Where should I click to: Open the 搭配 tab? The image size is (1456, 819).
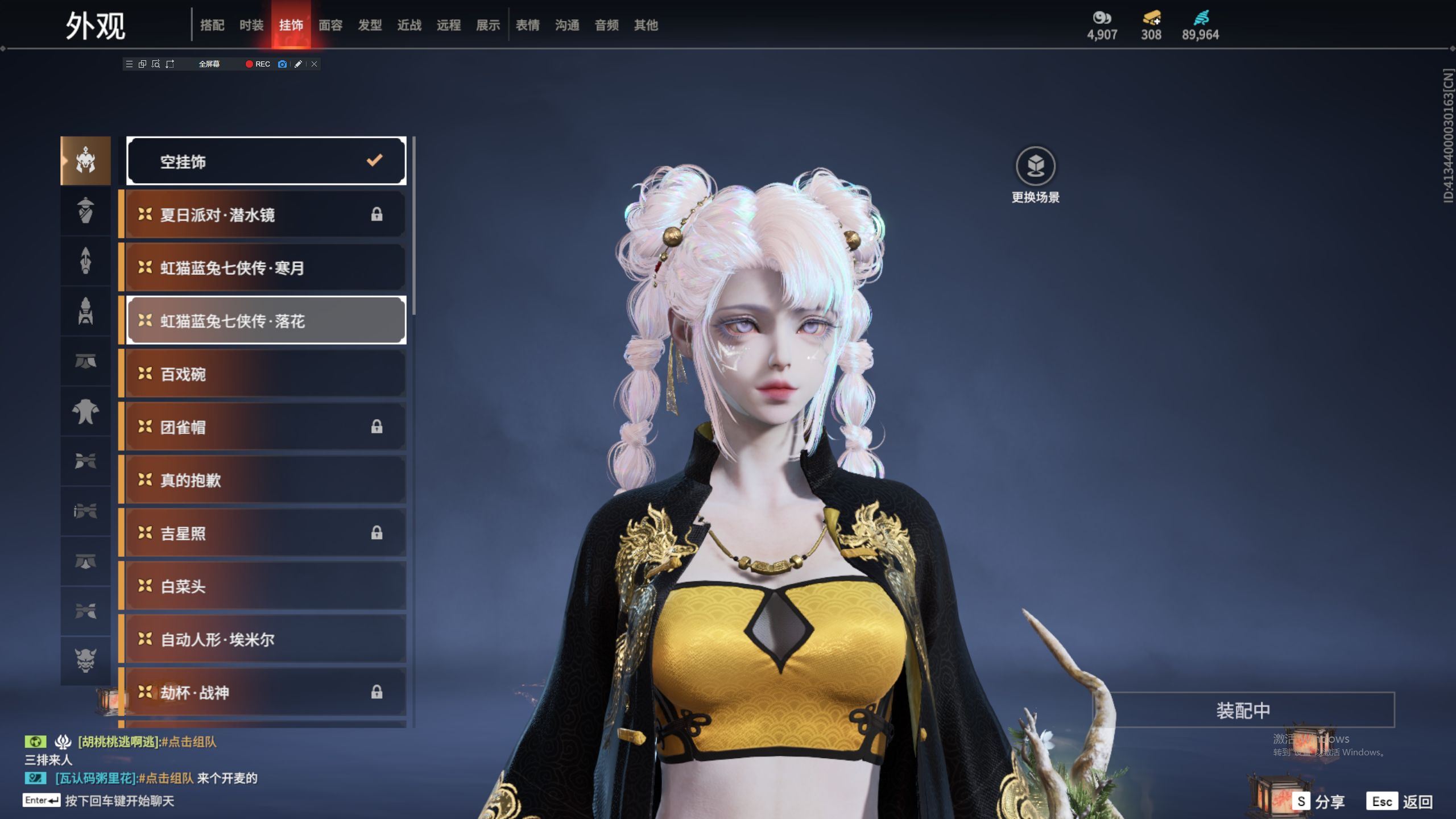212,25
